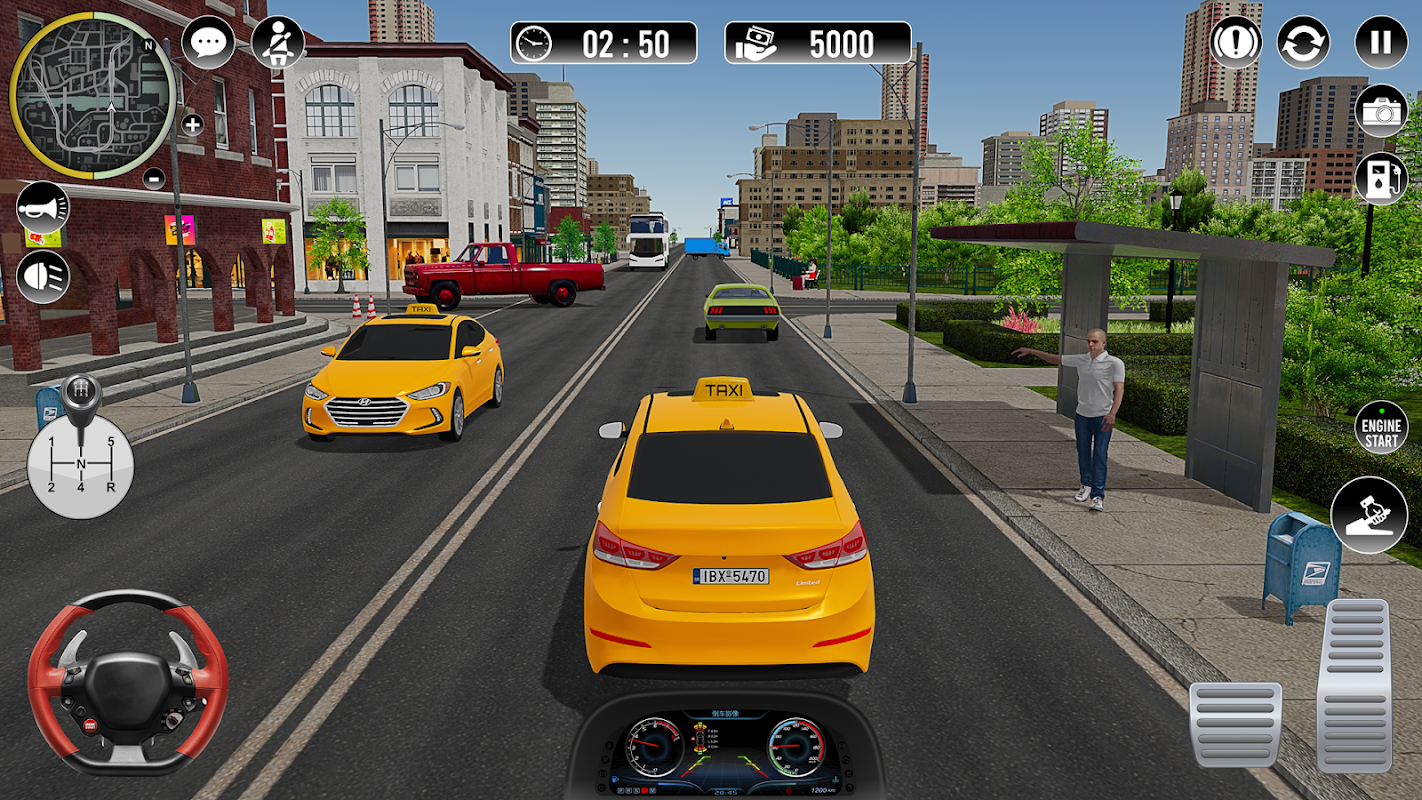The width and height of the screenshot is (1422, 800).
Task: Click the handbrake button
Action: [x=1369, y=515]
